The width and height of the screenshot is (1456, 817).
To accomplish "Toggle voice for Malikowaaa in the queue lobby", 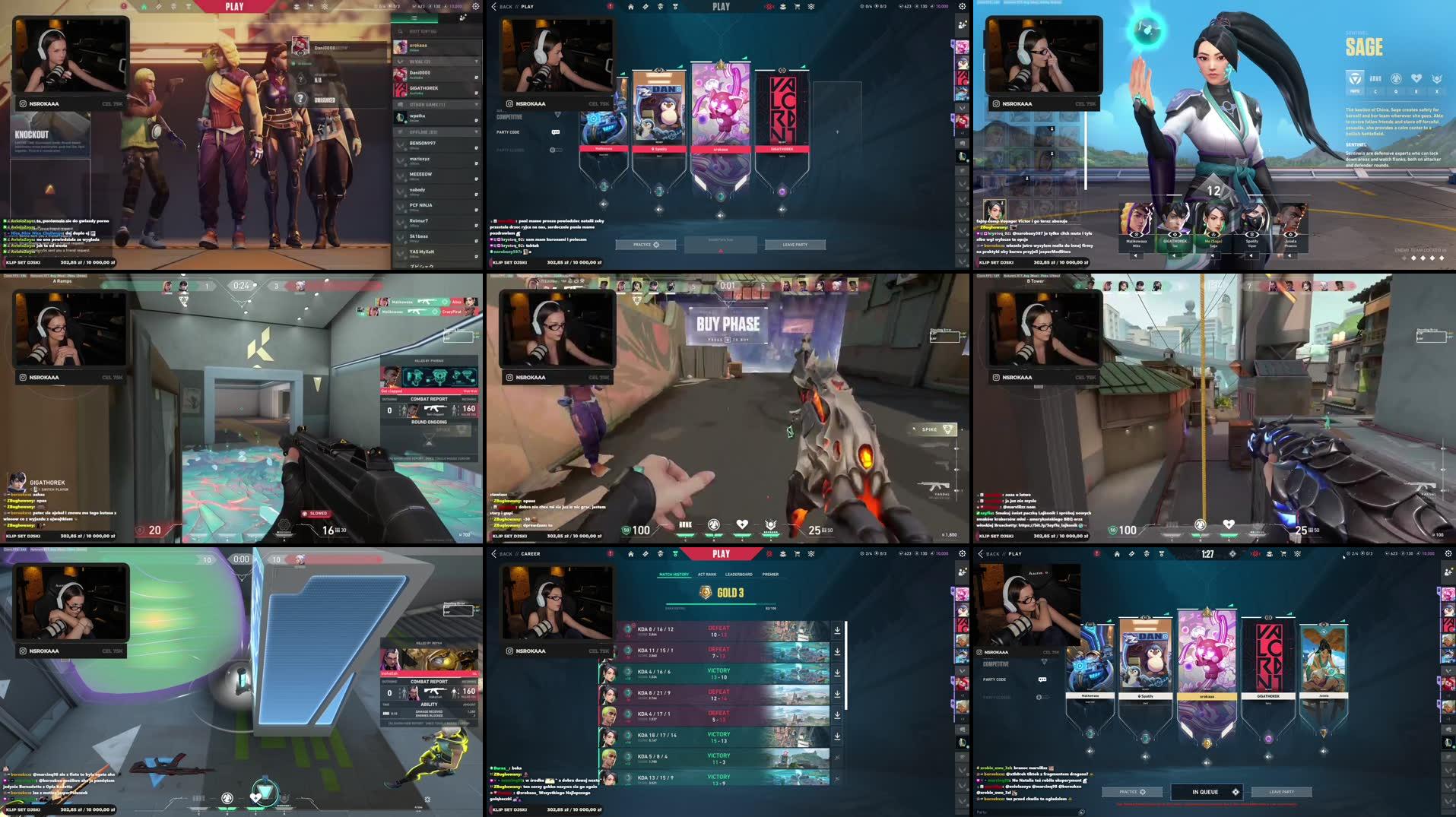I will [x=1090, y=751].
